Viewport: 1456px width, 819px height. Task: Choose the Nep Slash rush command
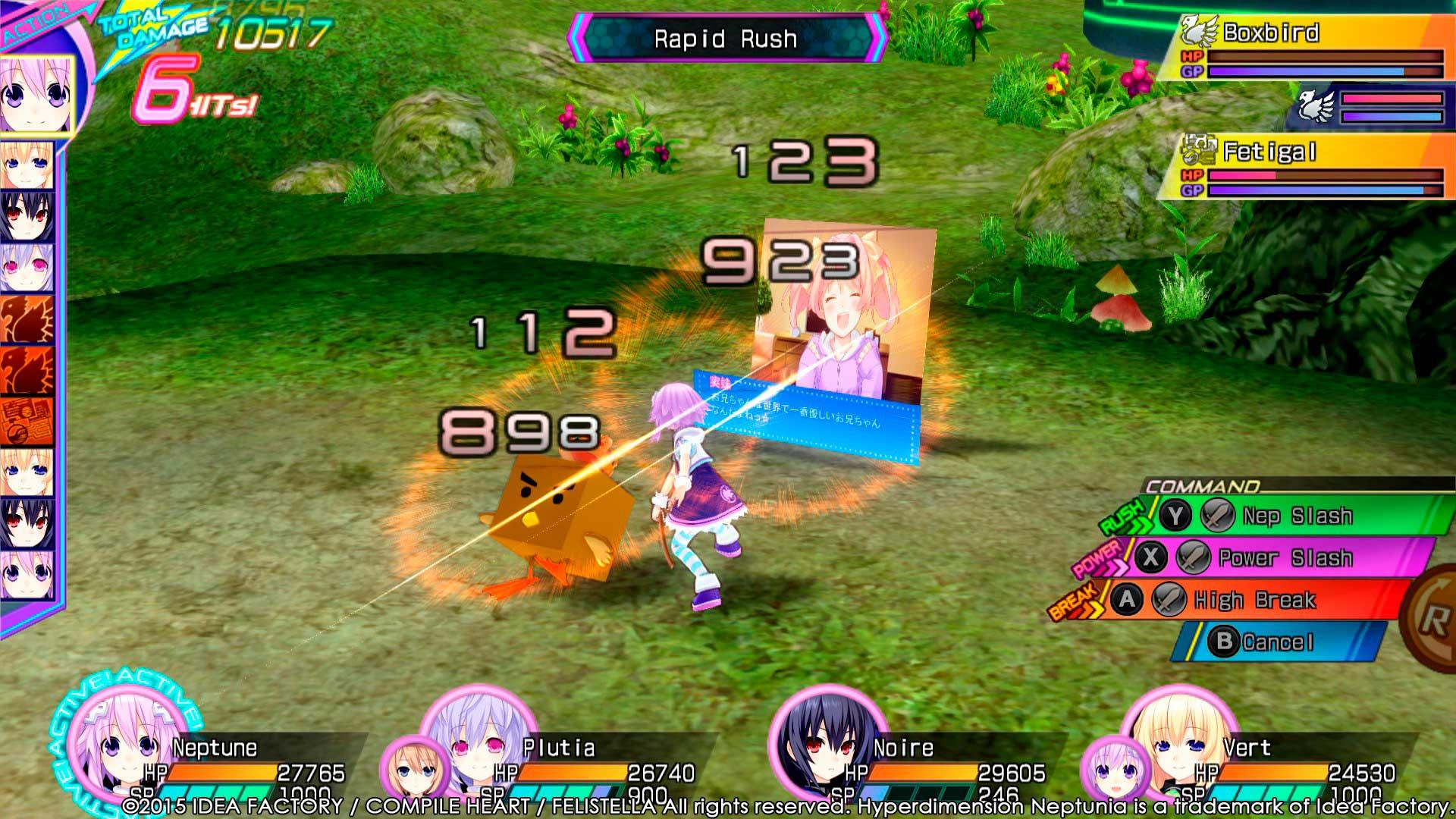pos(1297,516)
